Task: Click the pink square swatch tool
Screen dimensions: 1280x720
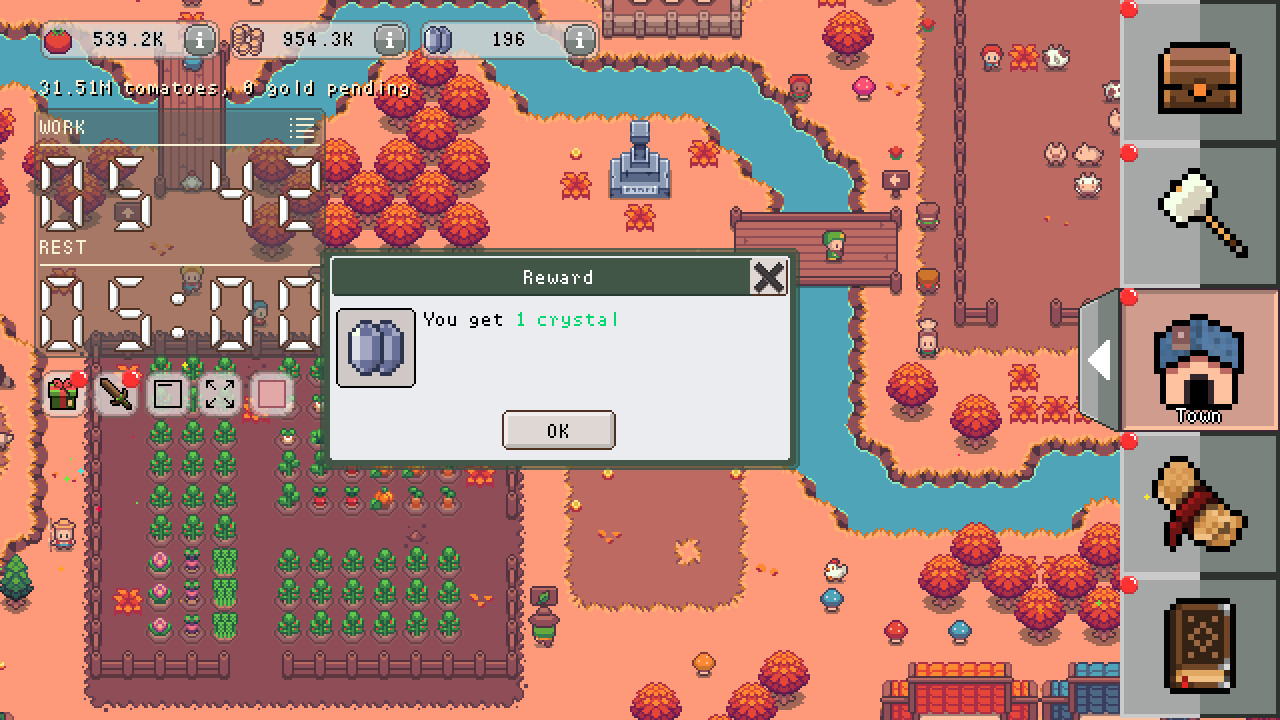Action: pyautogui.click(x=271, y=394)
